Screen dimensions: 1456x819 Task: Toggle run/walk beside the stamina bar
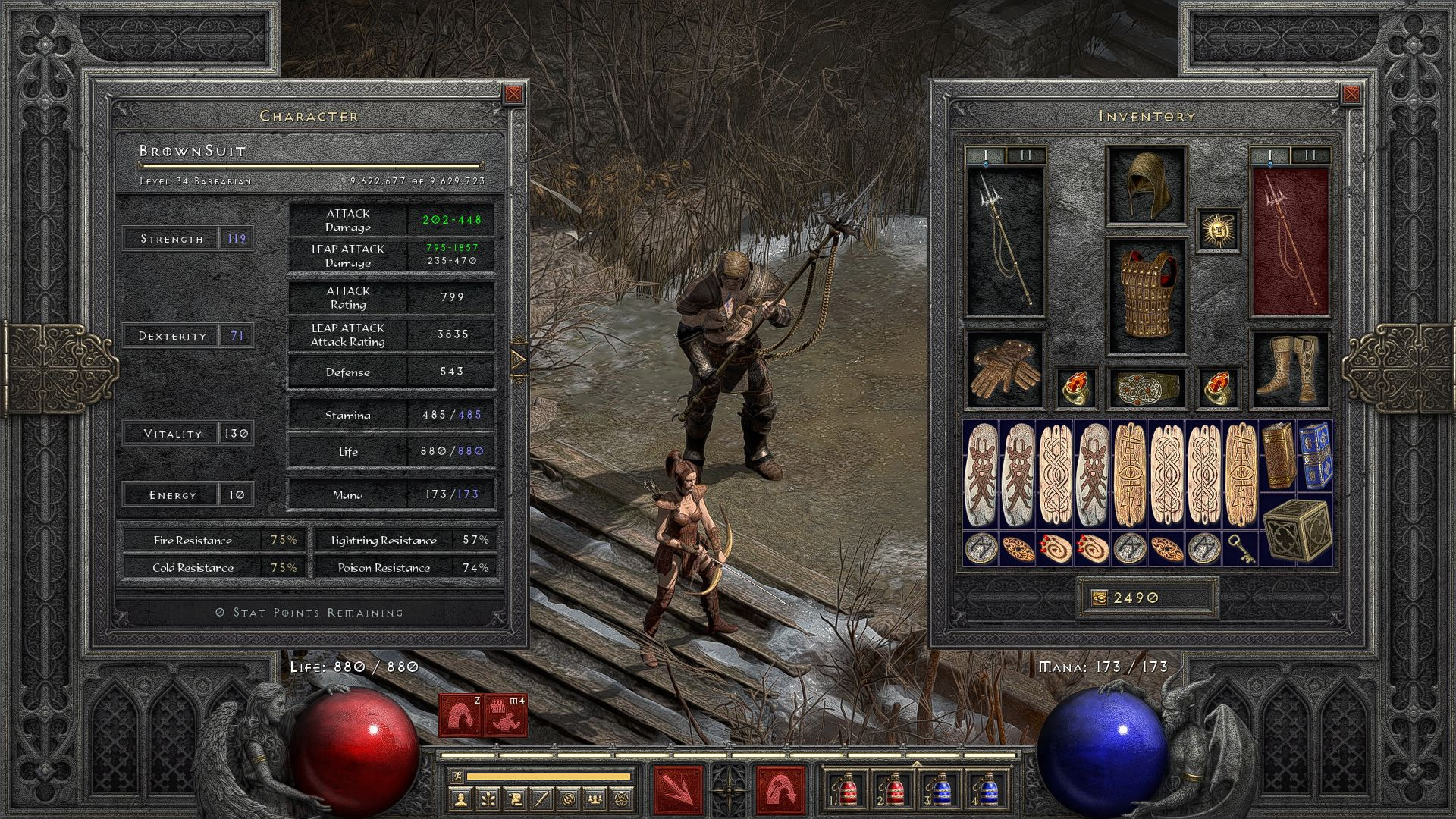pyautogui.click(x=458, y=777)
